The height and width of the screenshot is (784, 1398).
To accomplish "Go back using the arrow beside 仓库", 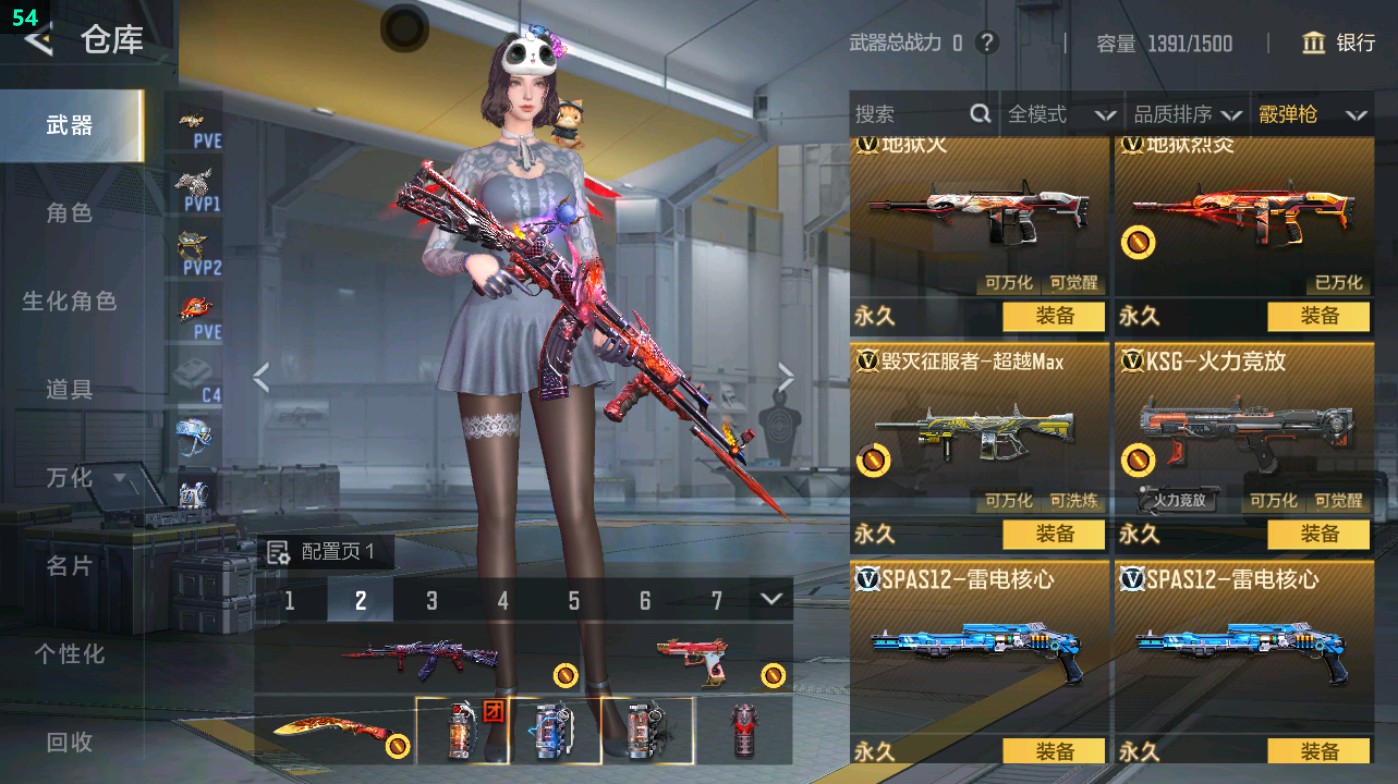I will coord(39,40).
